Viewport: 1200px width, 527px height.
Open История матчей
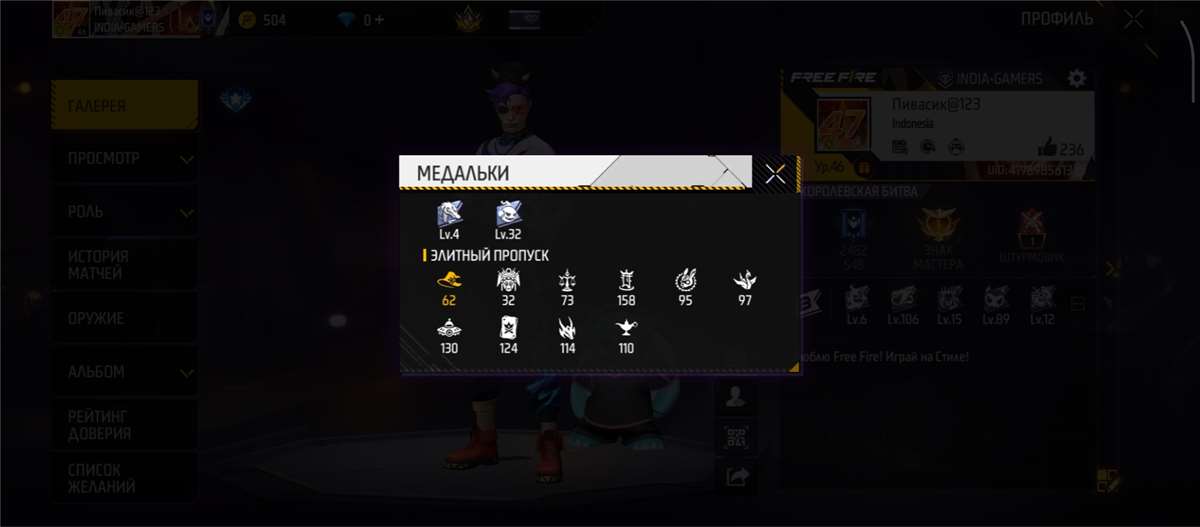pyautogui.click(x=124, y=265)
